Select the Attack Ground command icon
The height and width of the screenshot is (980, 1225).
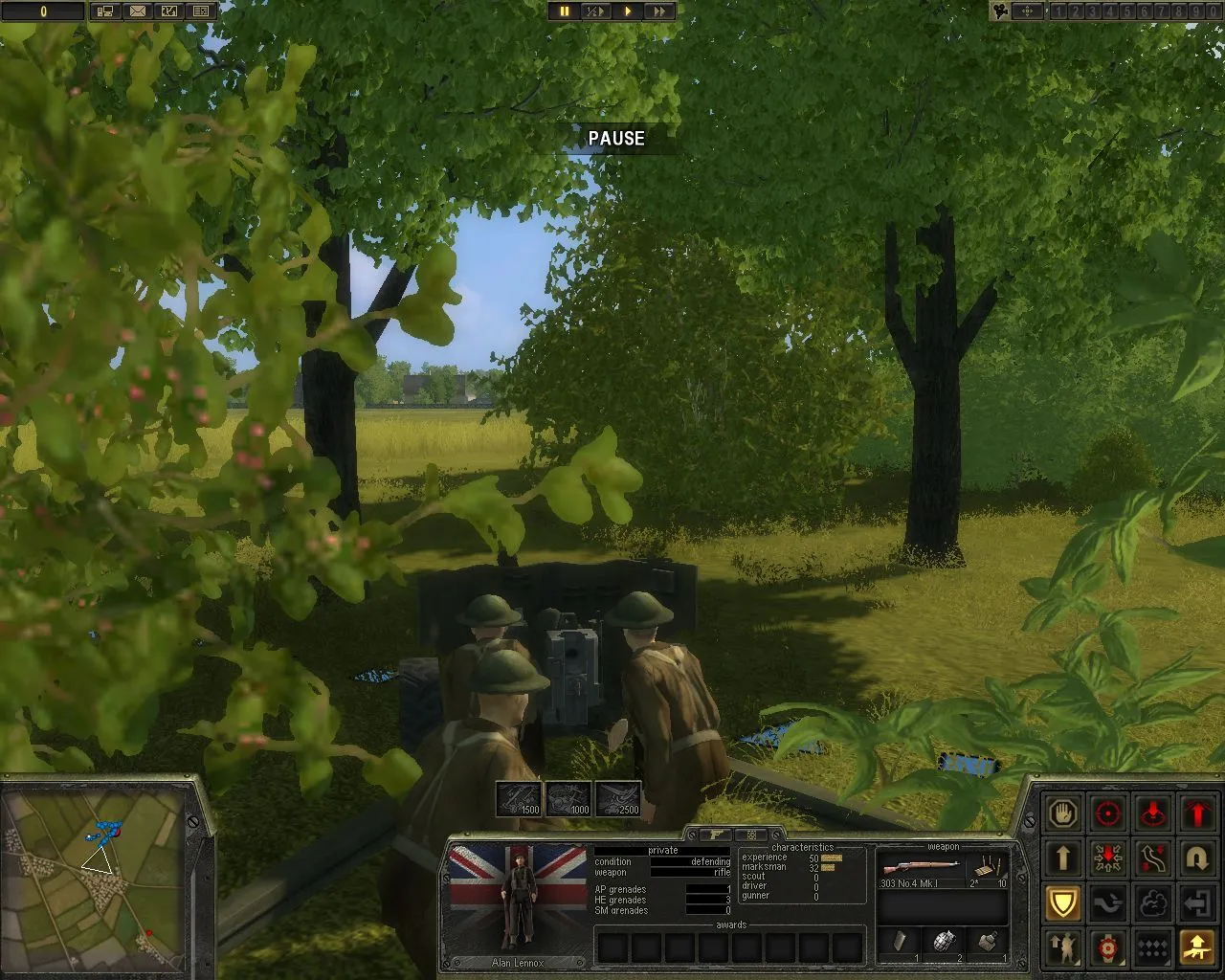1152,813
